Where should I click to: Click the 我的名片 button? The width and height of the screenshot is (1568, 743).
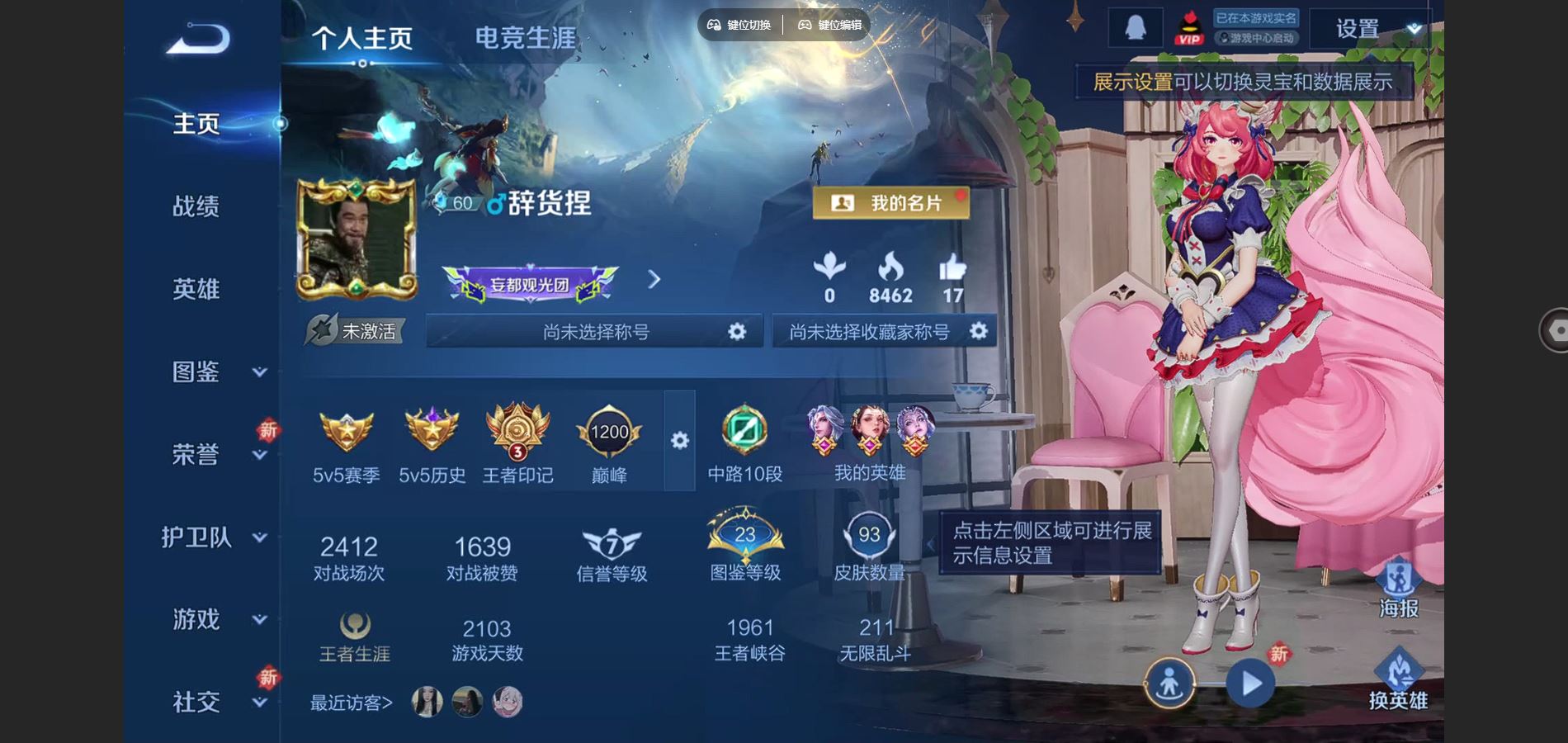click(893, 201)
